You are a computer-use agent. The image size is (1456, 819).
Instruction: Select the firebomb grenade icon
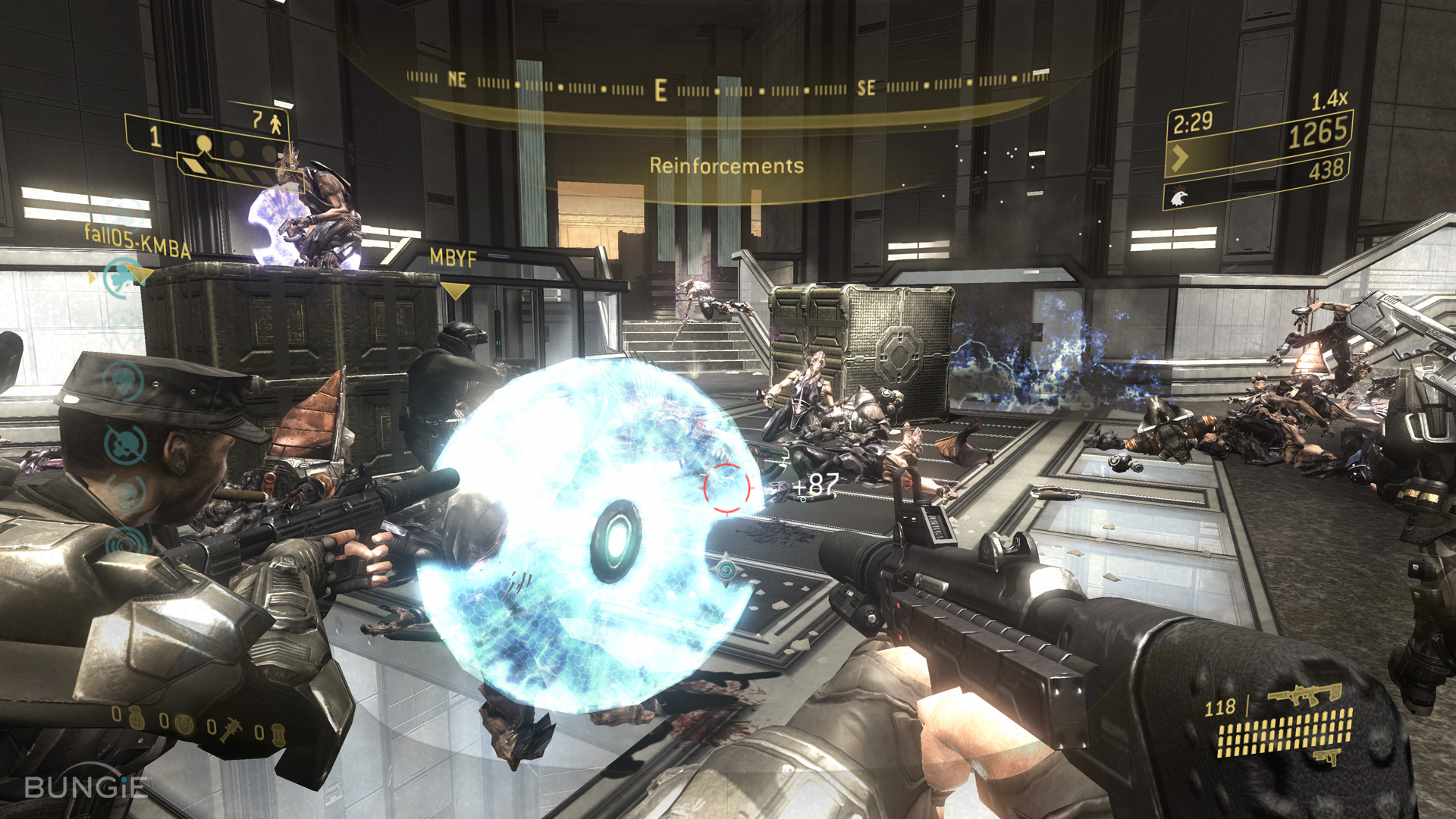coord(278,735)
